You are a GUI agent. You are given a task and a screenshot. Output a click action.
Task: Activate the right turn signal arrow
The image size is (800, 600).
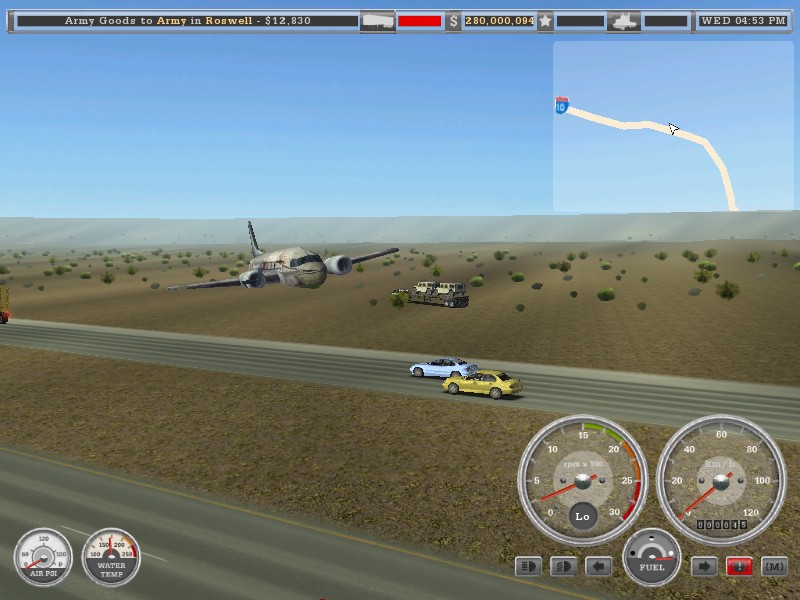tap(704, 567)
